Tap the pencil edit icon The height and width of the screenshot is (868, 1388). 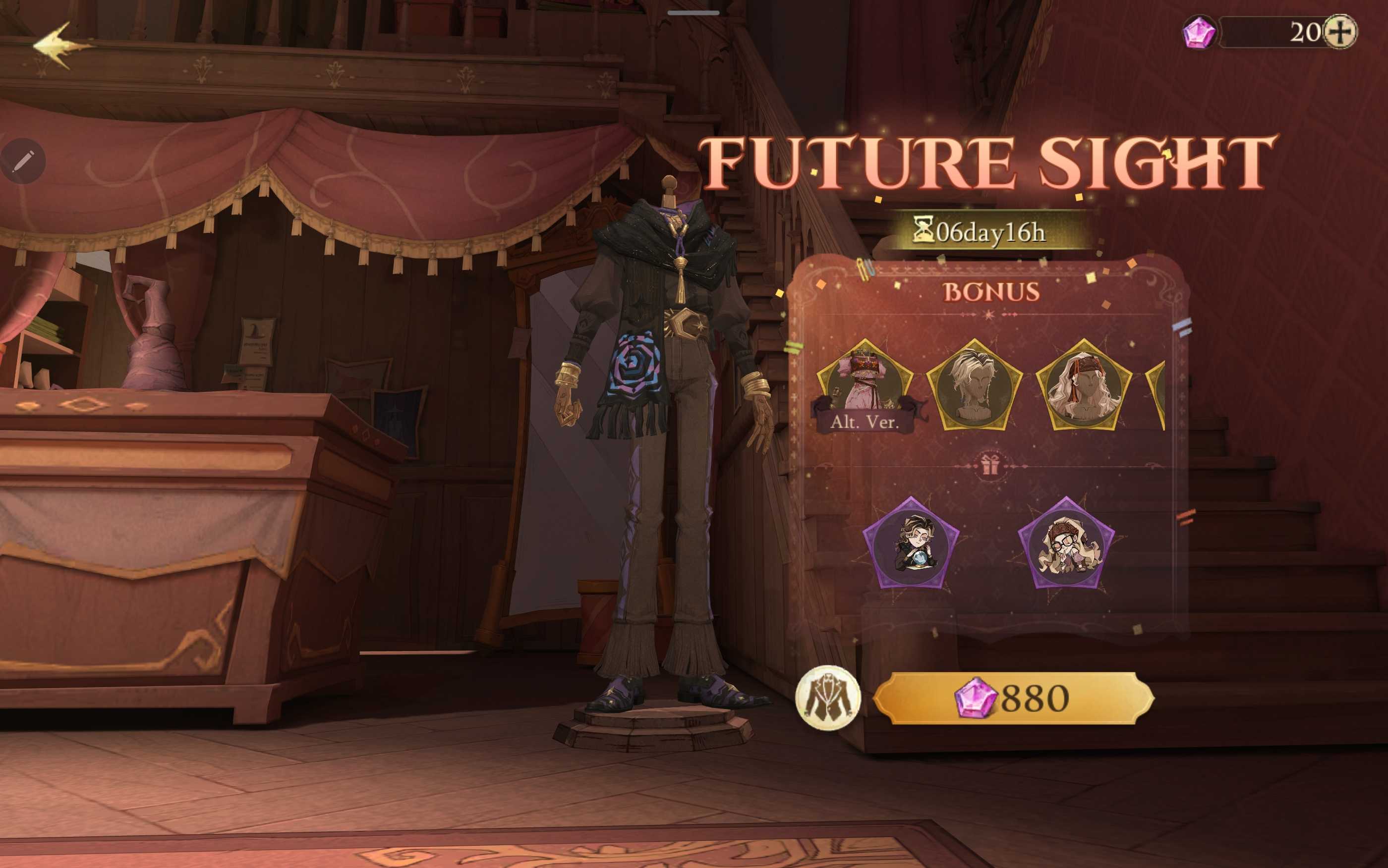(x=23, y=161)
